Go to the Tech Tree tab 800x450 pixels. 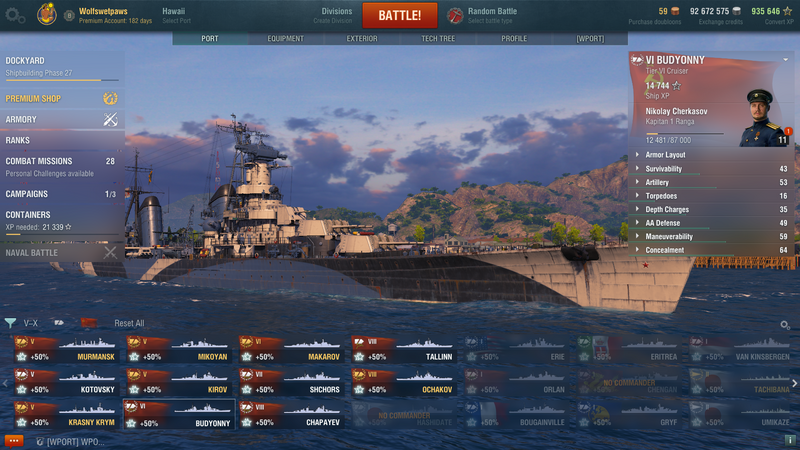438,39
